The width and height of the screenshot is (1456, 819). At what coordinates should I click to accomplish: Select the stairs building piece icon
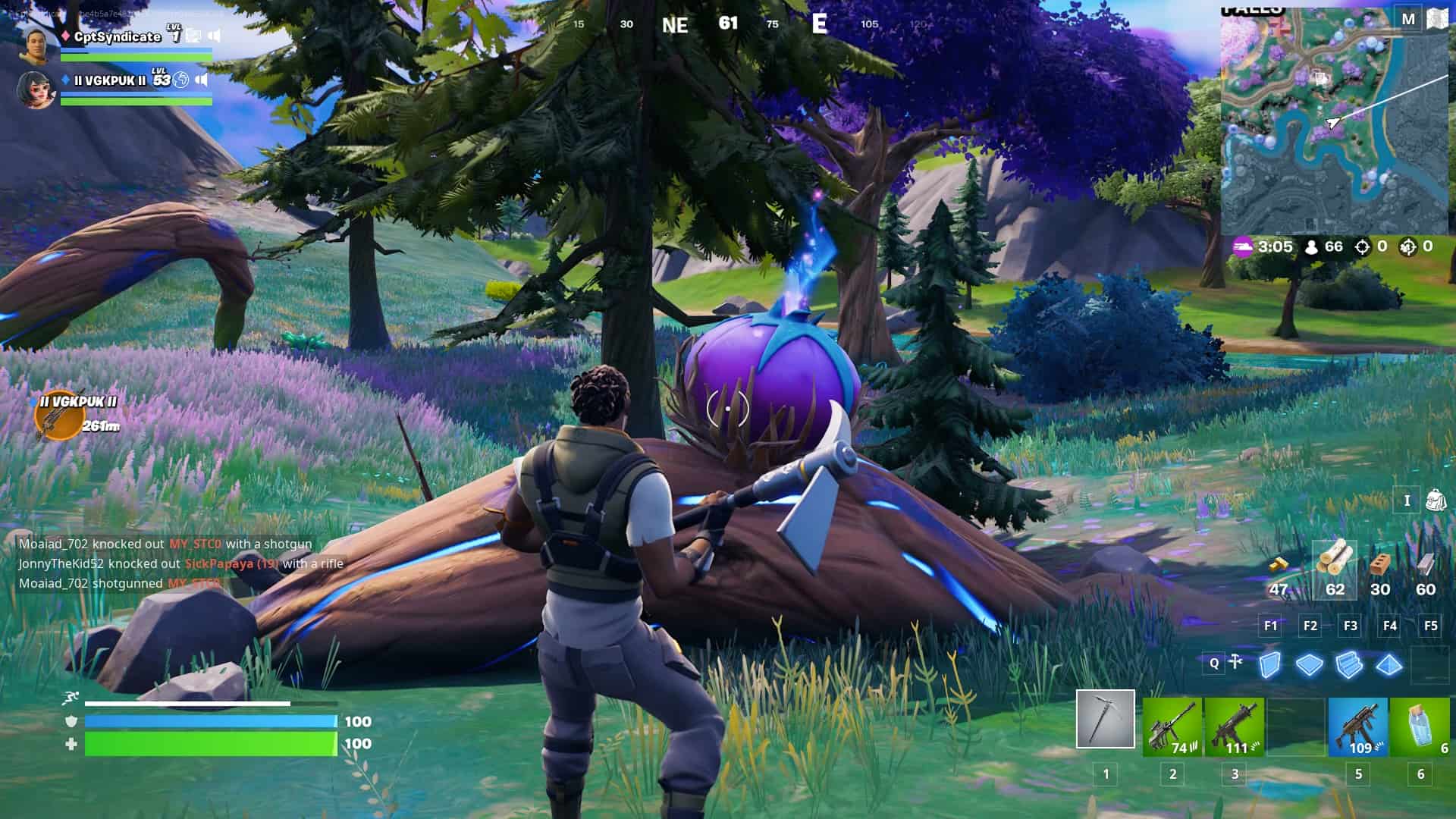[1348, 664]
